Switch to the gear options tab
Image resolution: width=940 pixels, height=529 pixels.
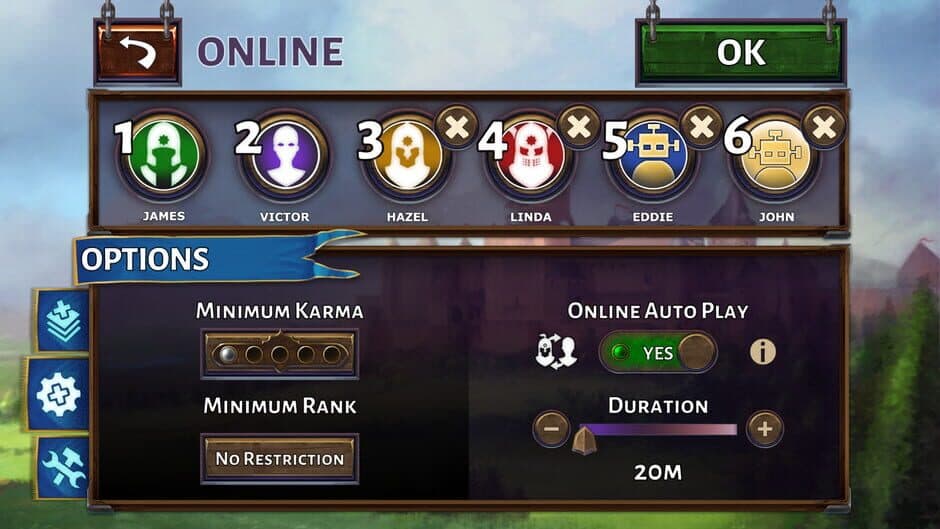click(58, 394)
